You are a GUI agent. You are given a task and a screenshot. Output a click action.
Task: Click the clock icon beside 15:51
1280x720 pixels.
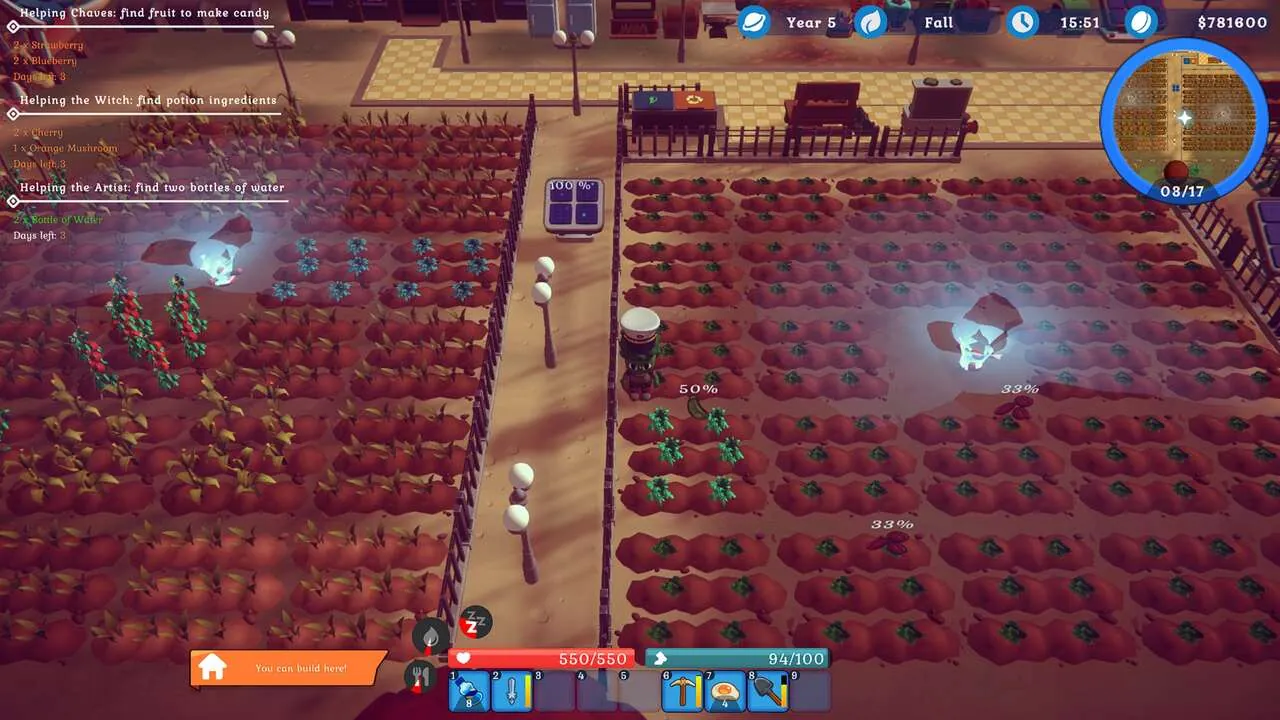tap(1022, 21)
